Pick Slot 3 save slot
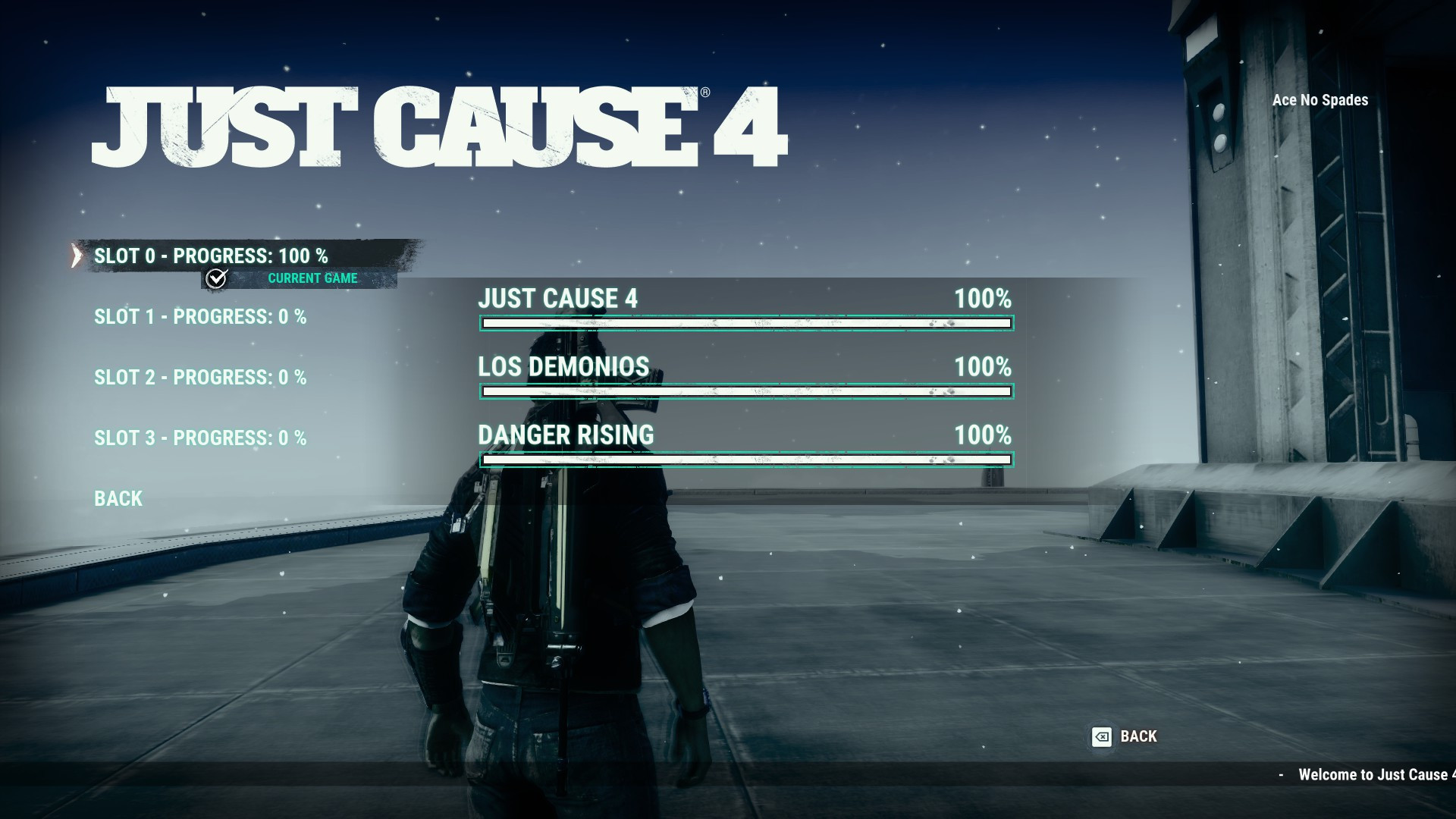Image resolution: width=1456 pixels, height=819 pixels. (x=200, y=438)
